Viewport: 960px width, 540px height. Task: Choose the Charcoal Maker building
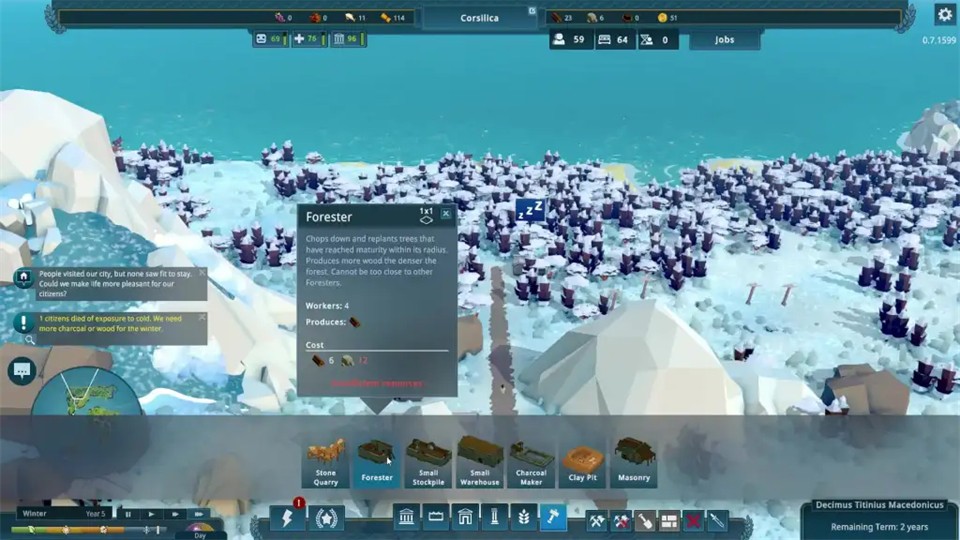pyautogui.click(x=531, y=461)
